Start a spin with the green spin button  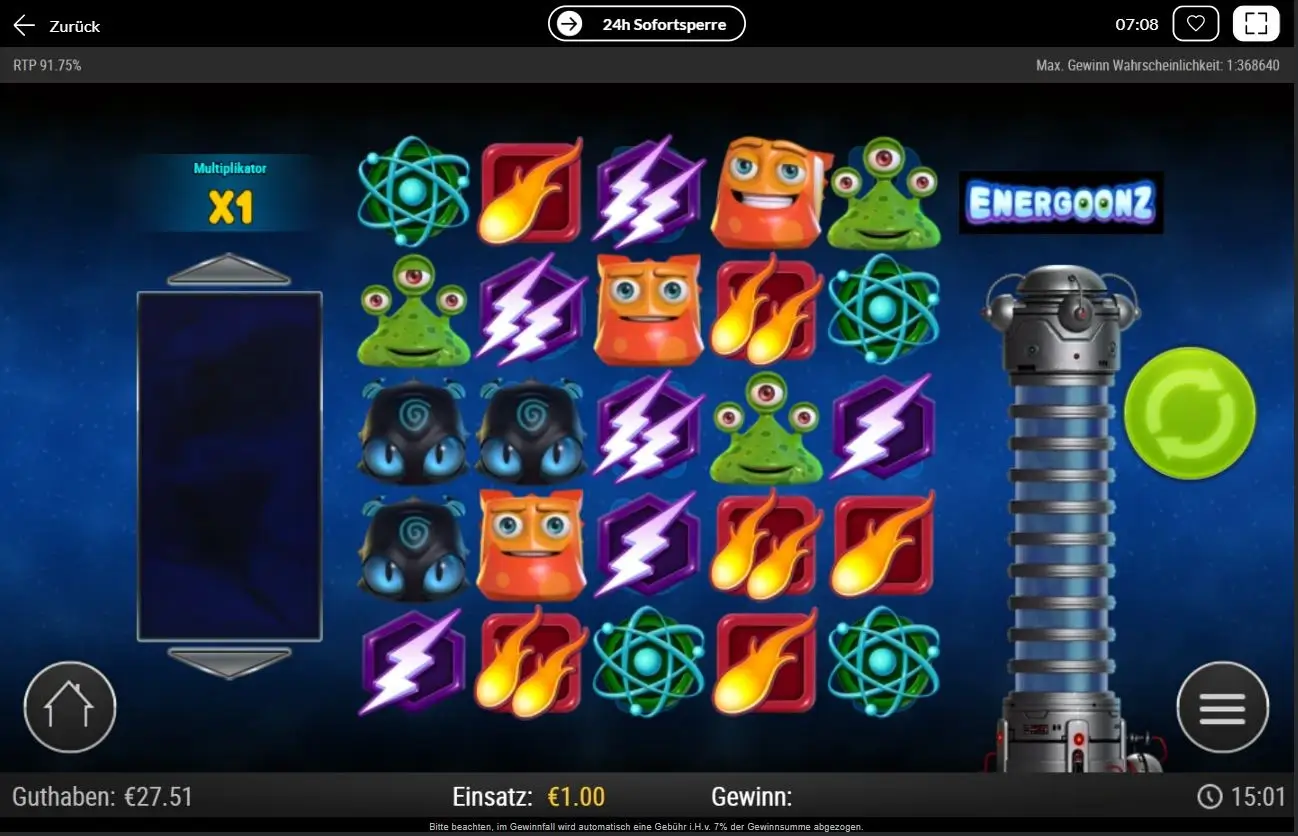pos(1189,412)
